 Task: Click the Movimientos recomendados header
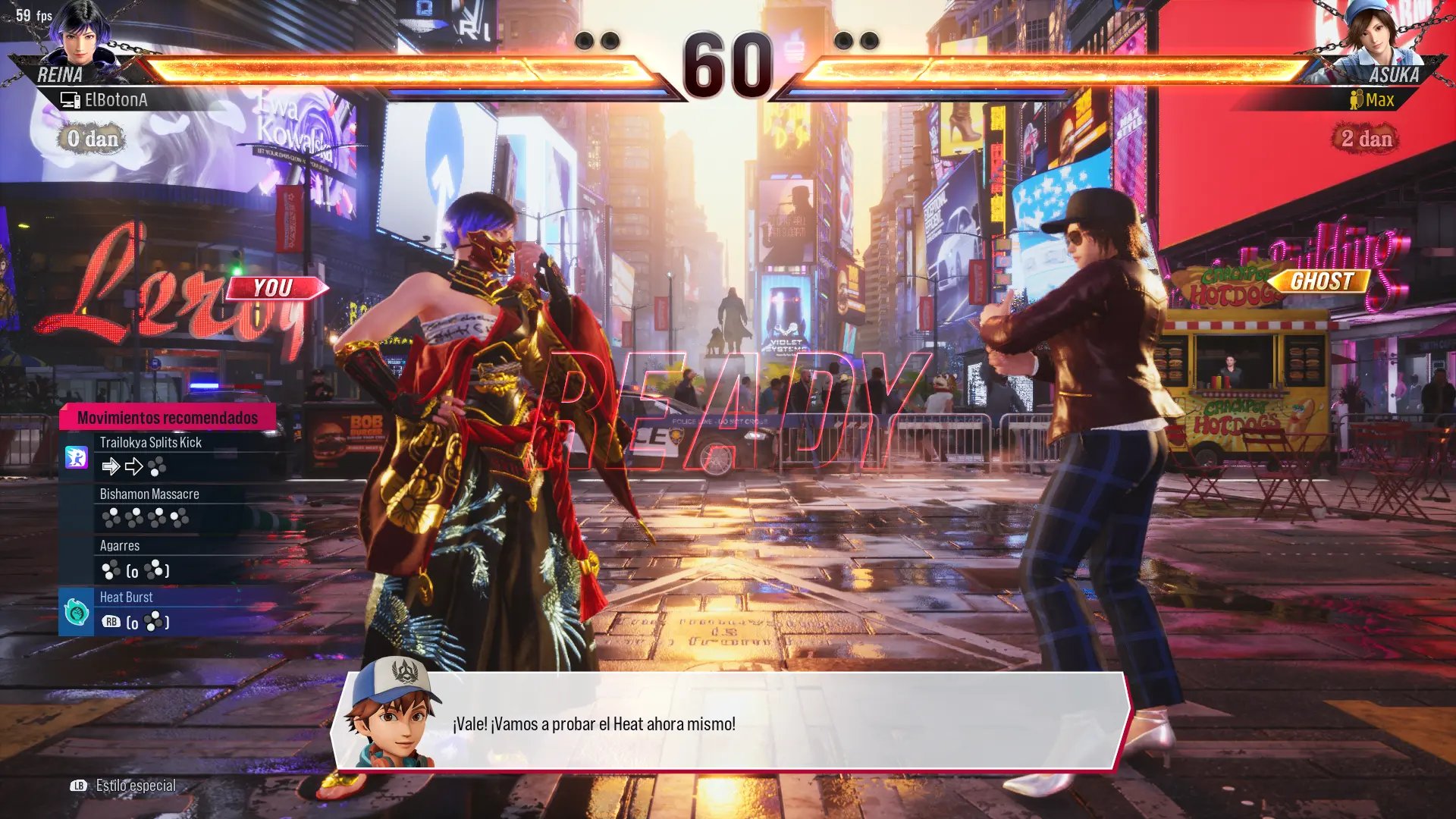(x=168, y=418)
